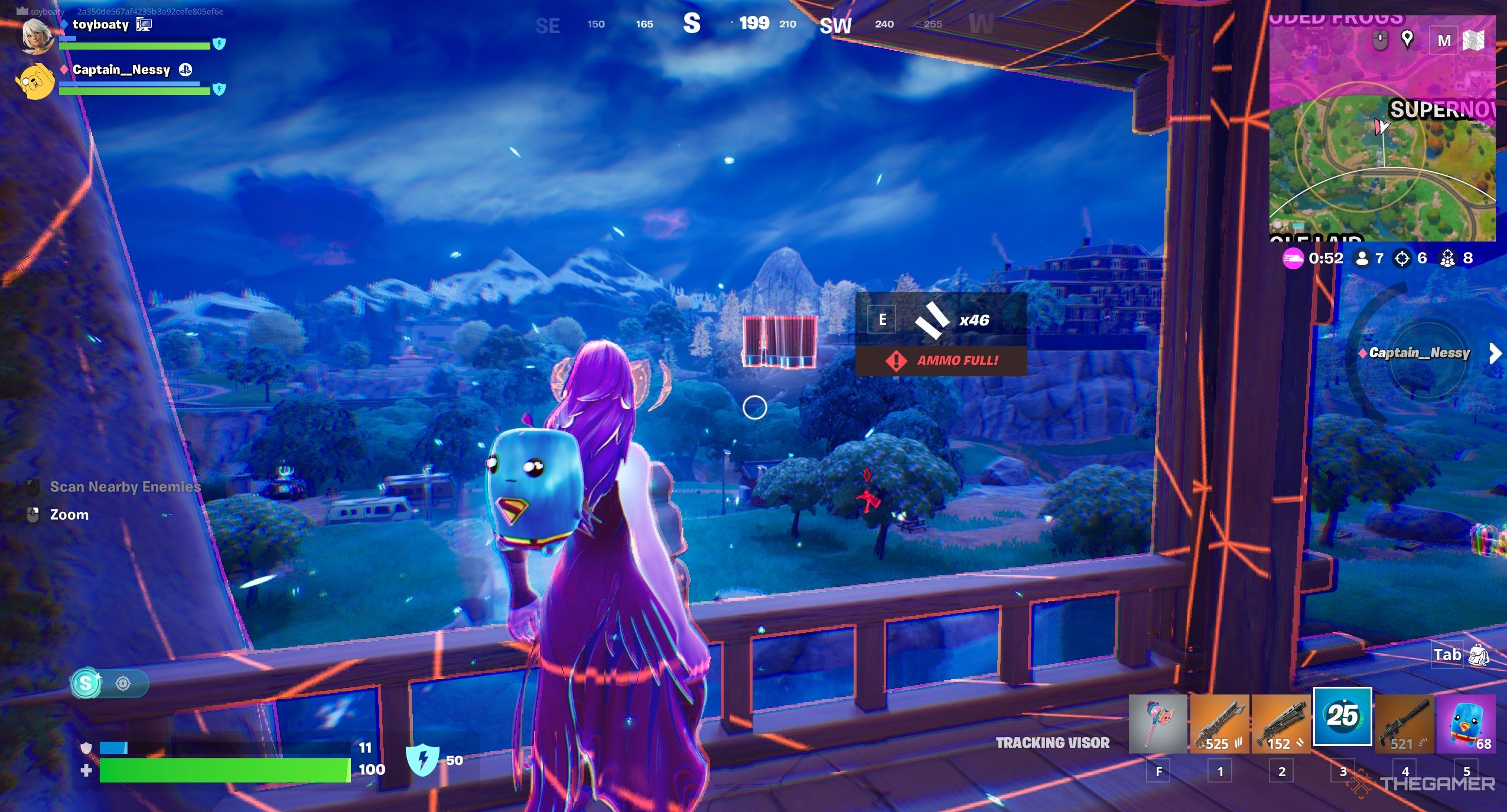Open the minimap

coord(1382,148)
